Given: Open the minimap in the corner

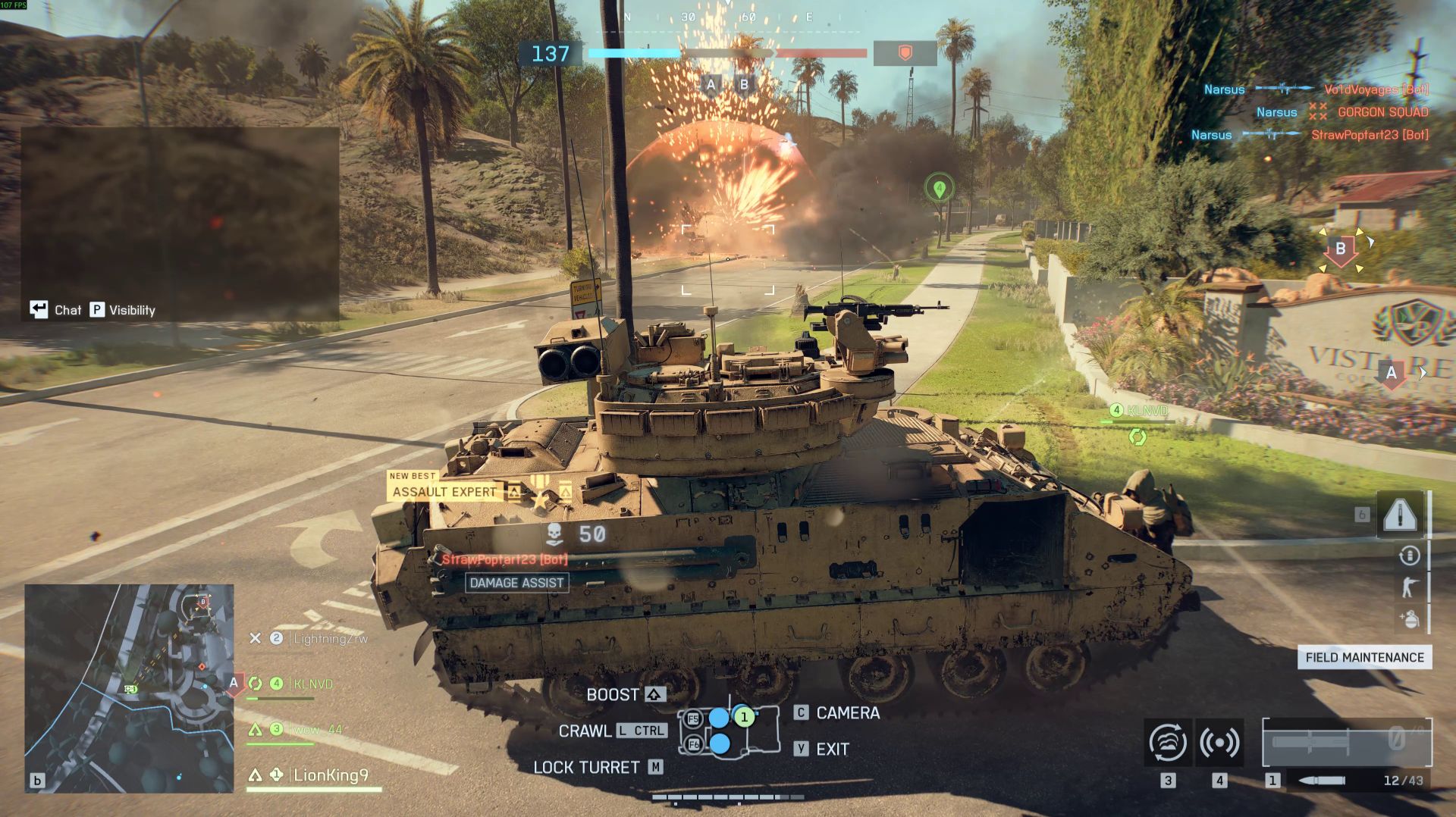Looking at the screenshot, I should point(129,688).
